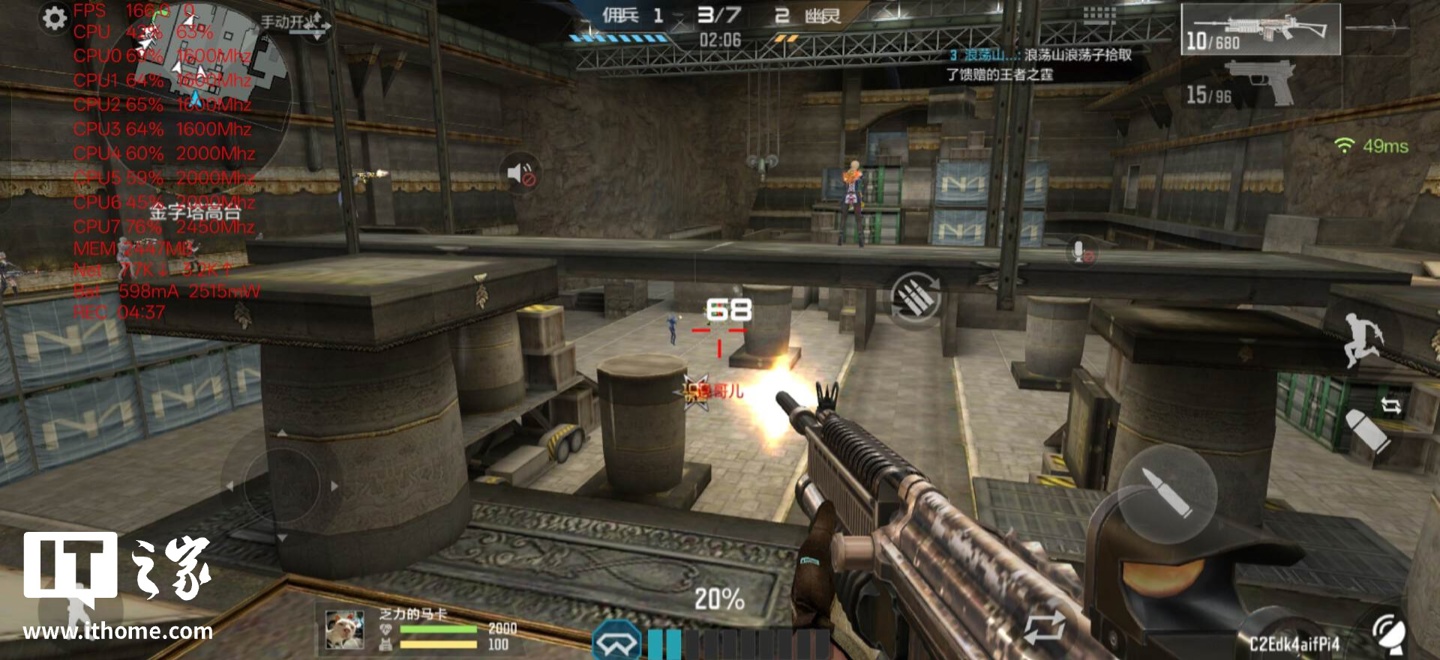Tap the tilted bullet icon below the jump button
1440x660 pixels.
coord(1366,432)
